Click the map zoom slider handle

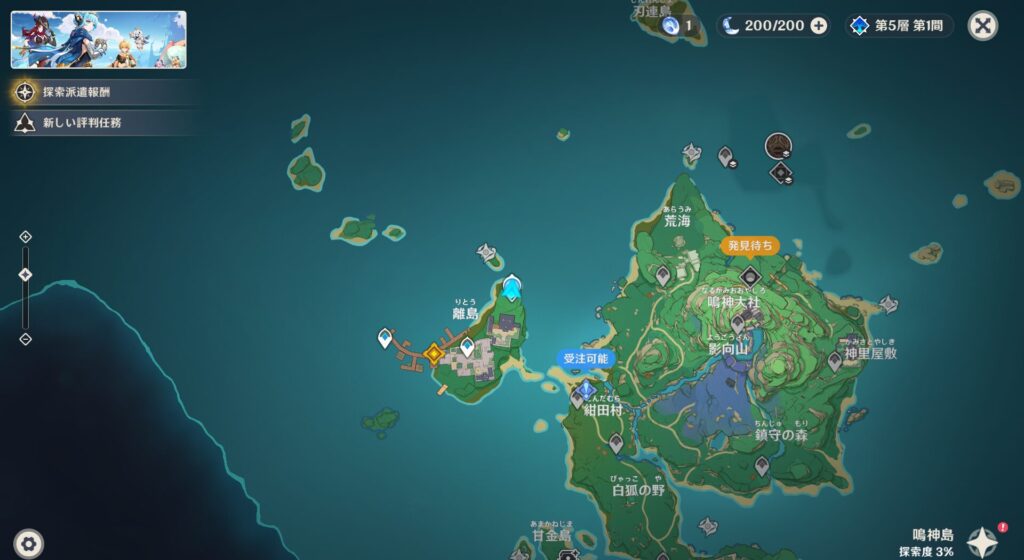[x=26, y=274]
